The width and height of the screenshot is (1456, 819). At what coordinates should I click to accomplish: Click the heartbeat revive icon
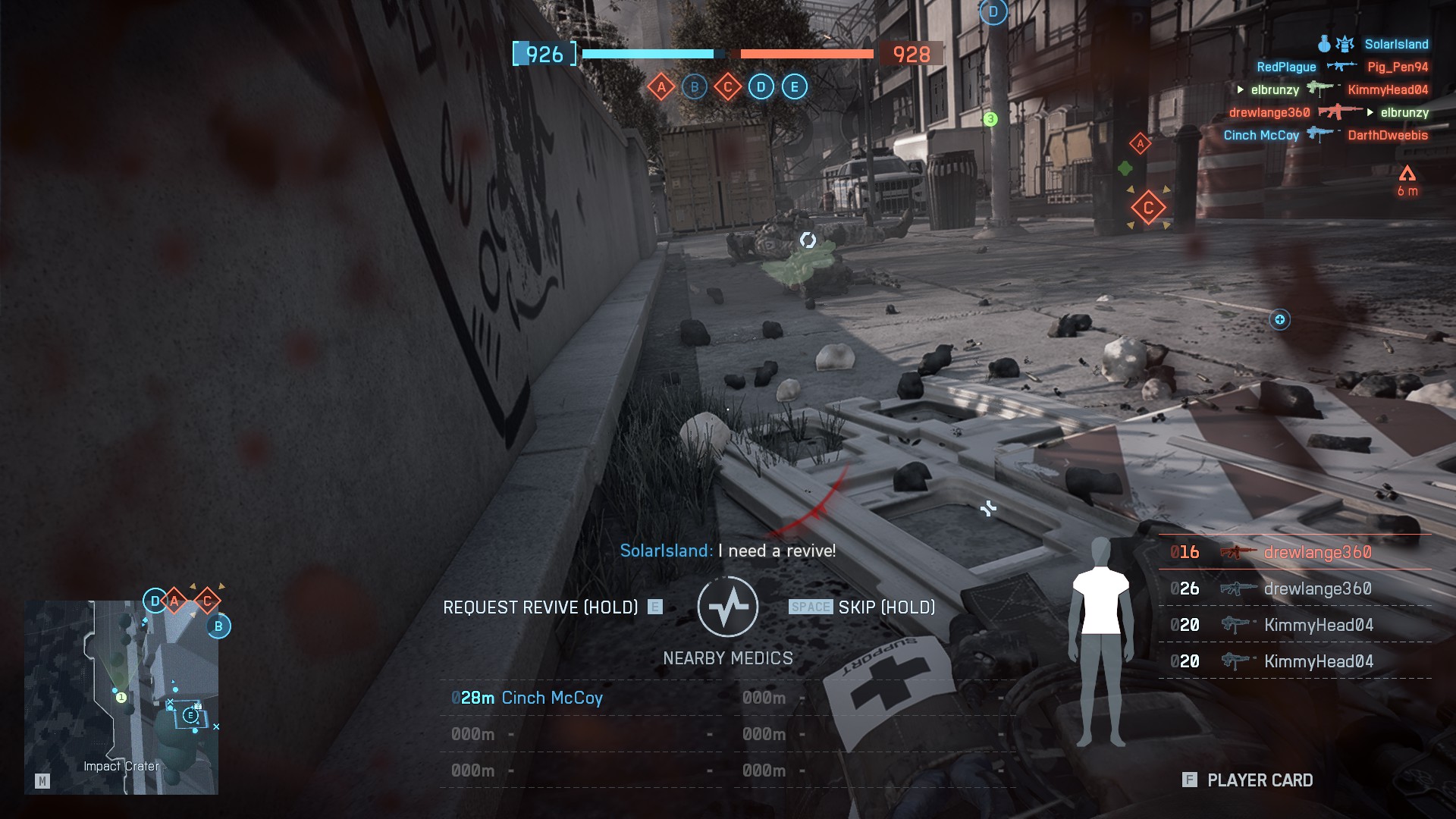coord(727,607)
